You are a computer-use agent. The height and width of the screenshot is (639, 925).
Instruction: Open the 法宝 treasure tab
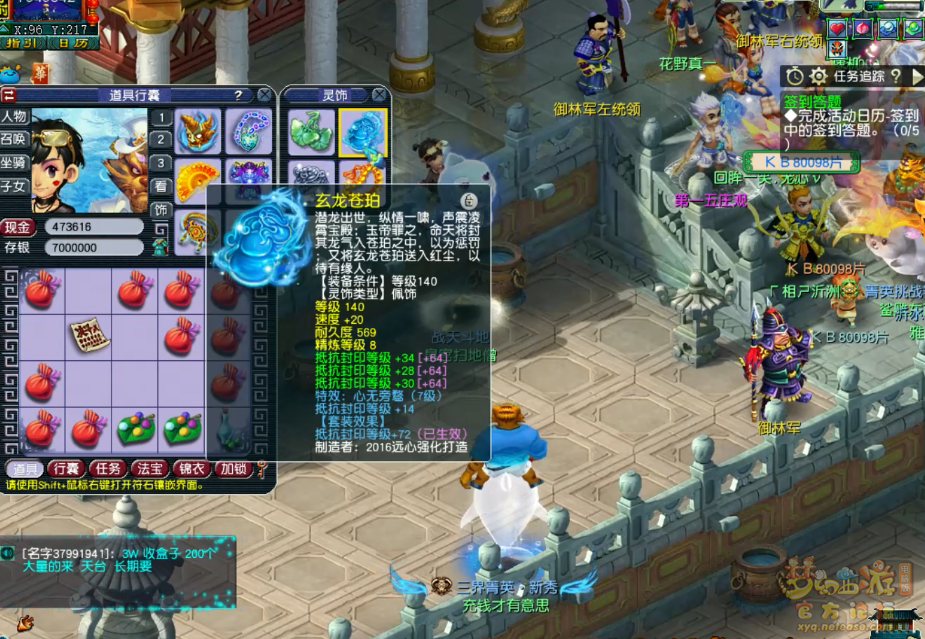(x=149, y=469)
